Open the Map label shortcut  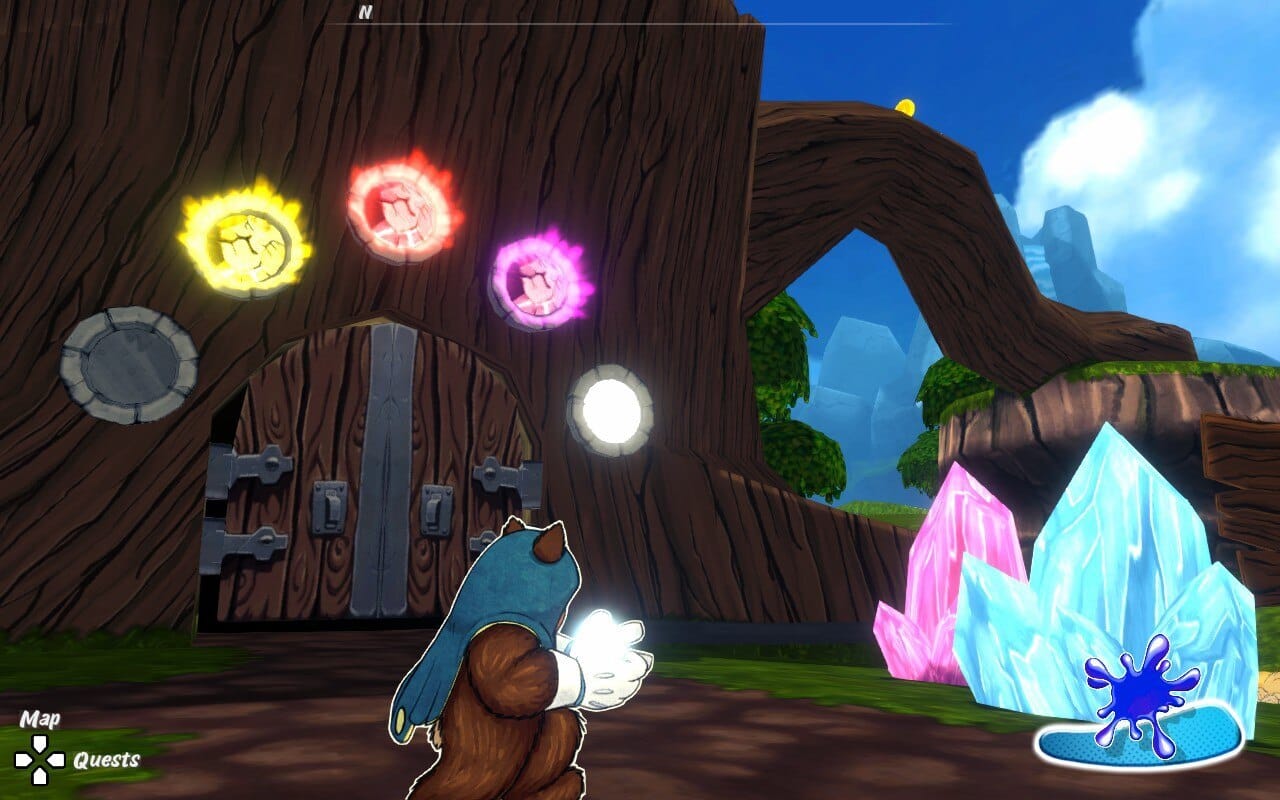tap(40, 719)
